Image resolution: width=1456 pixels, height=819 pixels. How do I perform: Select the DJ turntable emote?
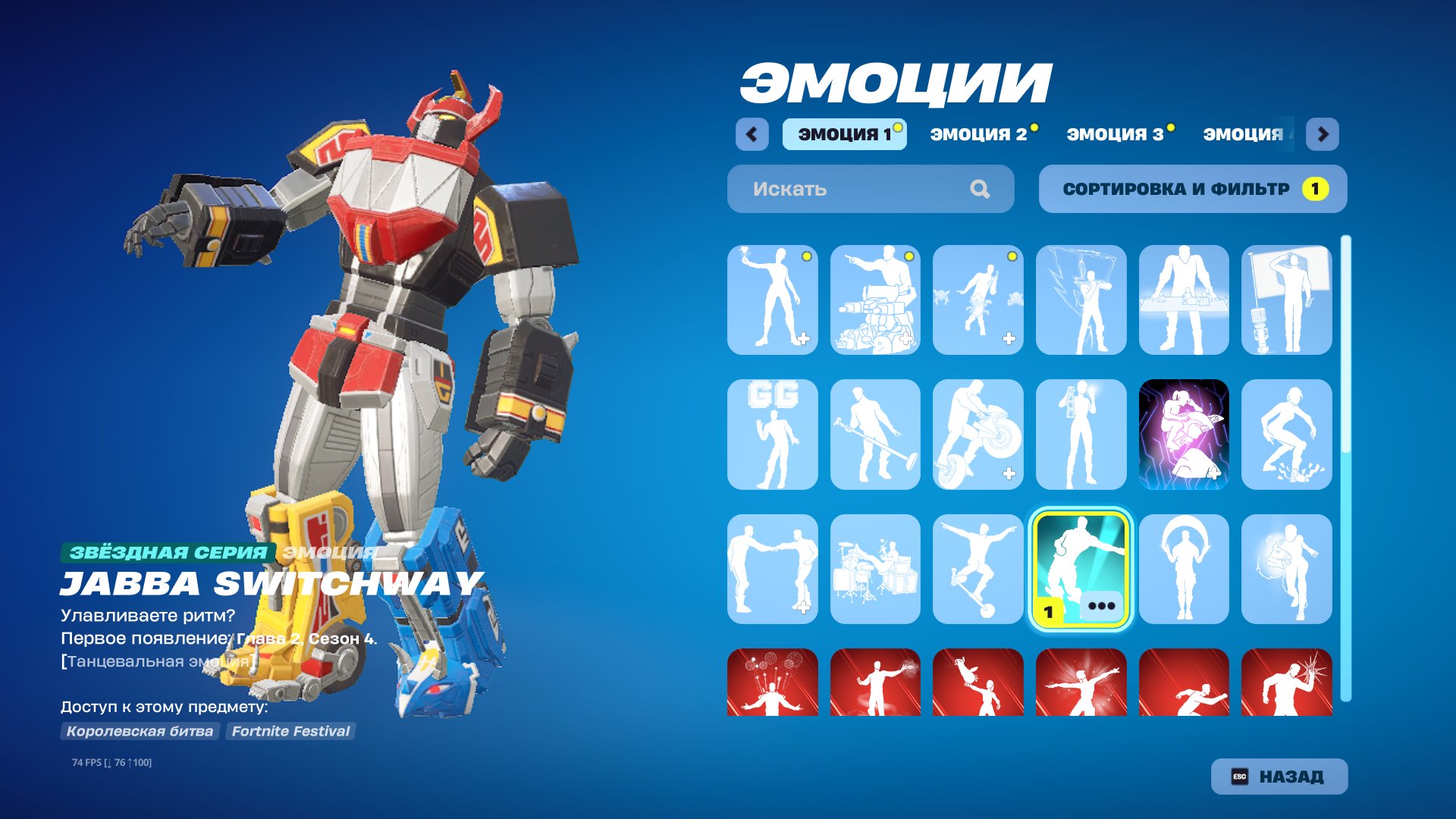coord(1184,299)
